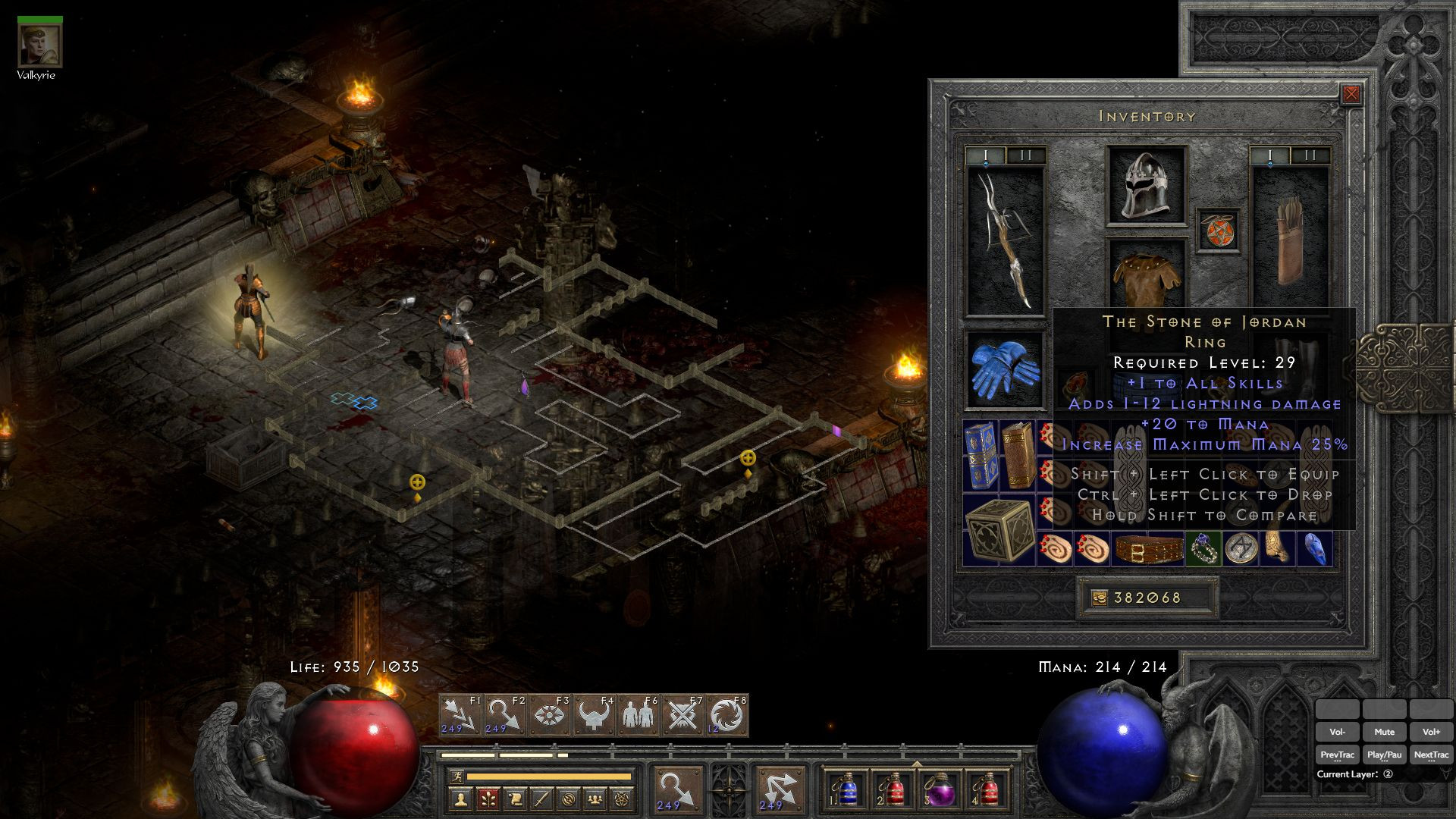Click the equipped bow weapon slot

coord(1005,241)
